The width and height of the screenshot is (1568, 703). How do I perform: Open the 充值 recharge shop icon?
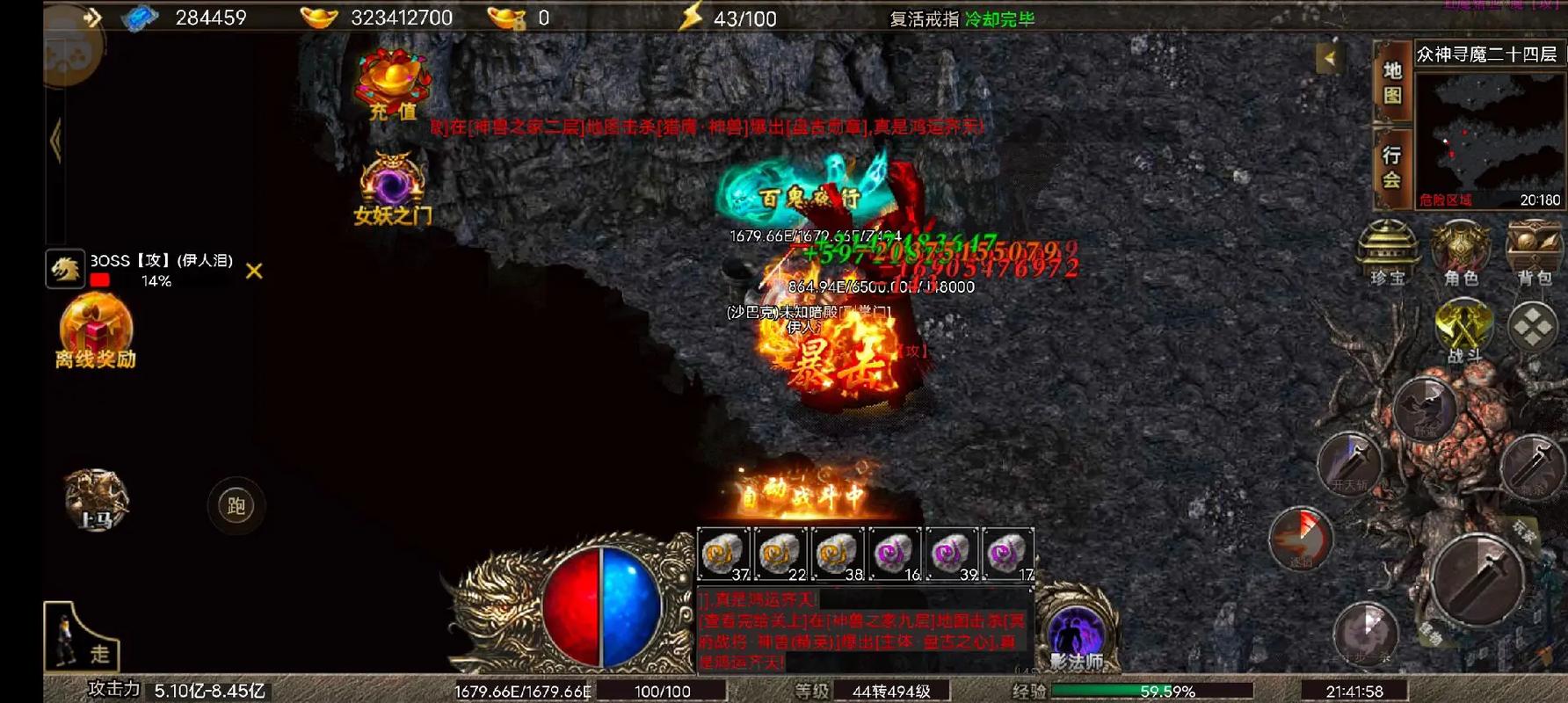(392, 84)
